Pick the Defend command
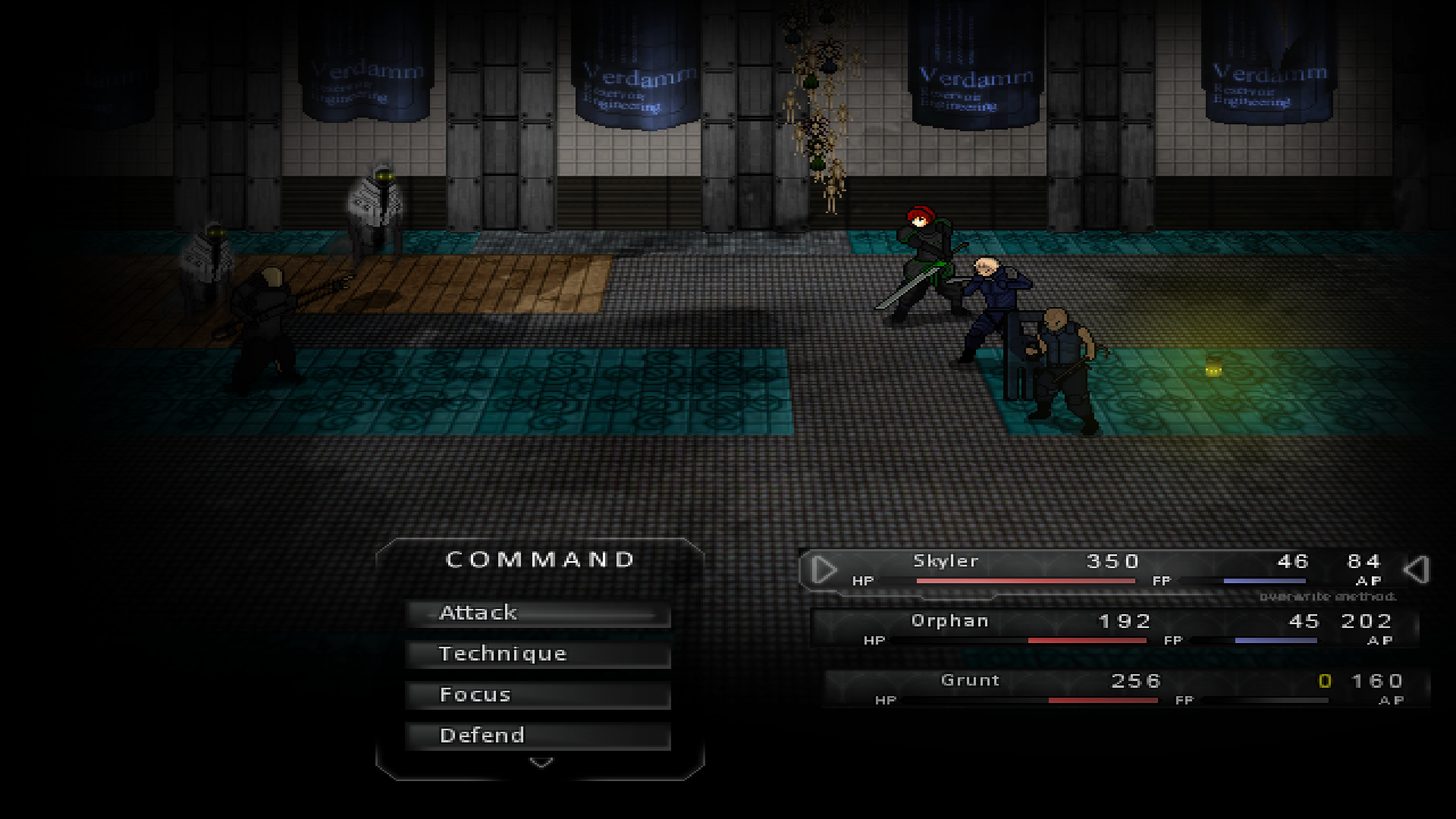The height and width of the screenshot is (819, 1456). pos(538,736)
